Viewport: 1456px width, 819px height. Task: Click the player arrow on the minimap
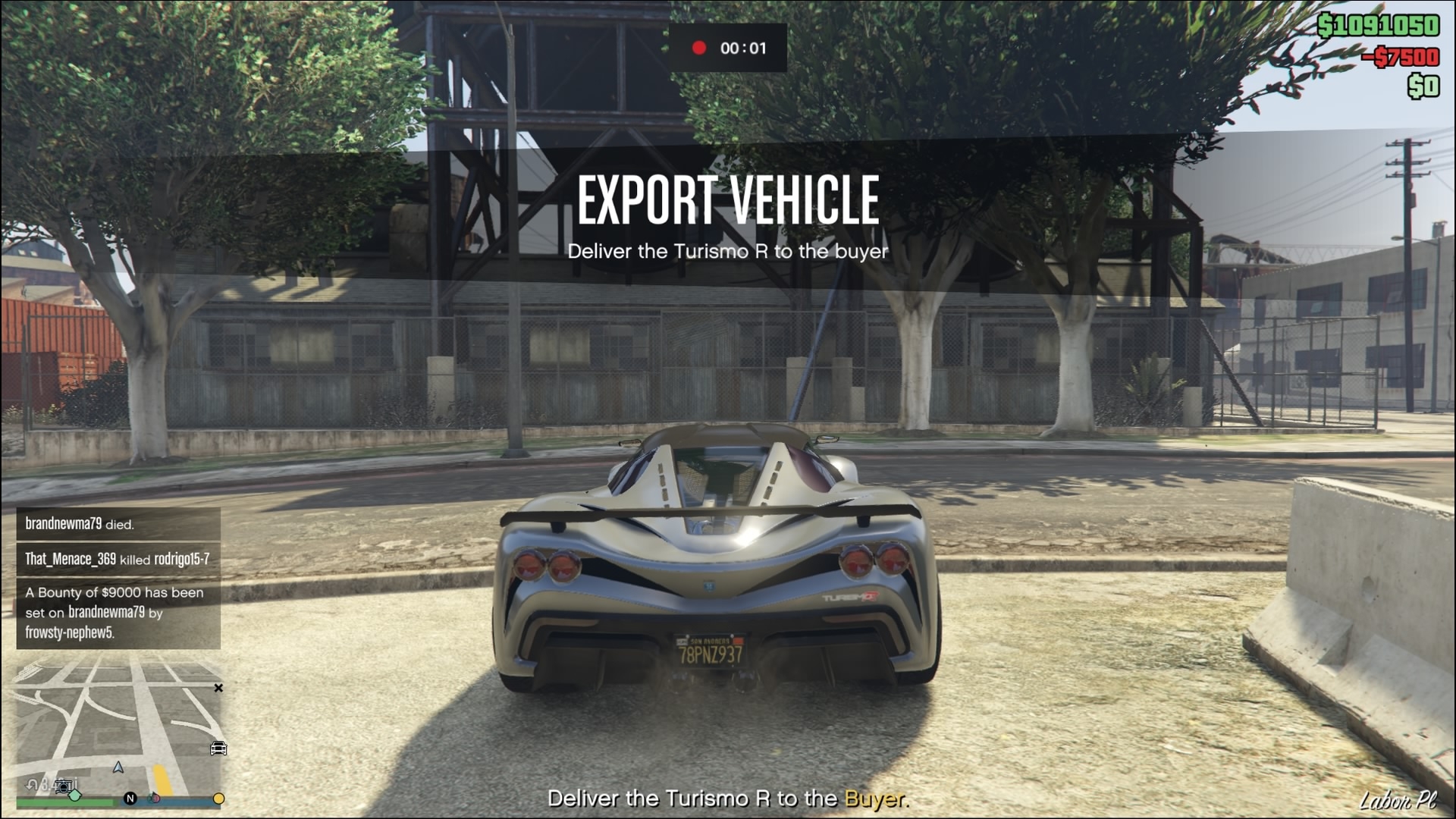coord(118,767)
